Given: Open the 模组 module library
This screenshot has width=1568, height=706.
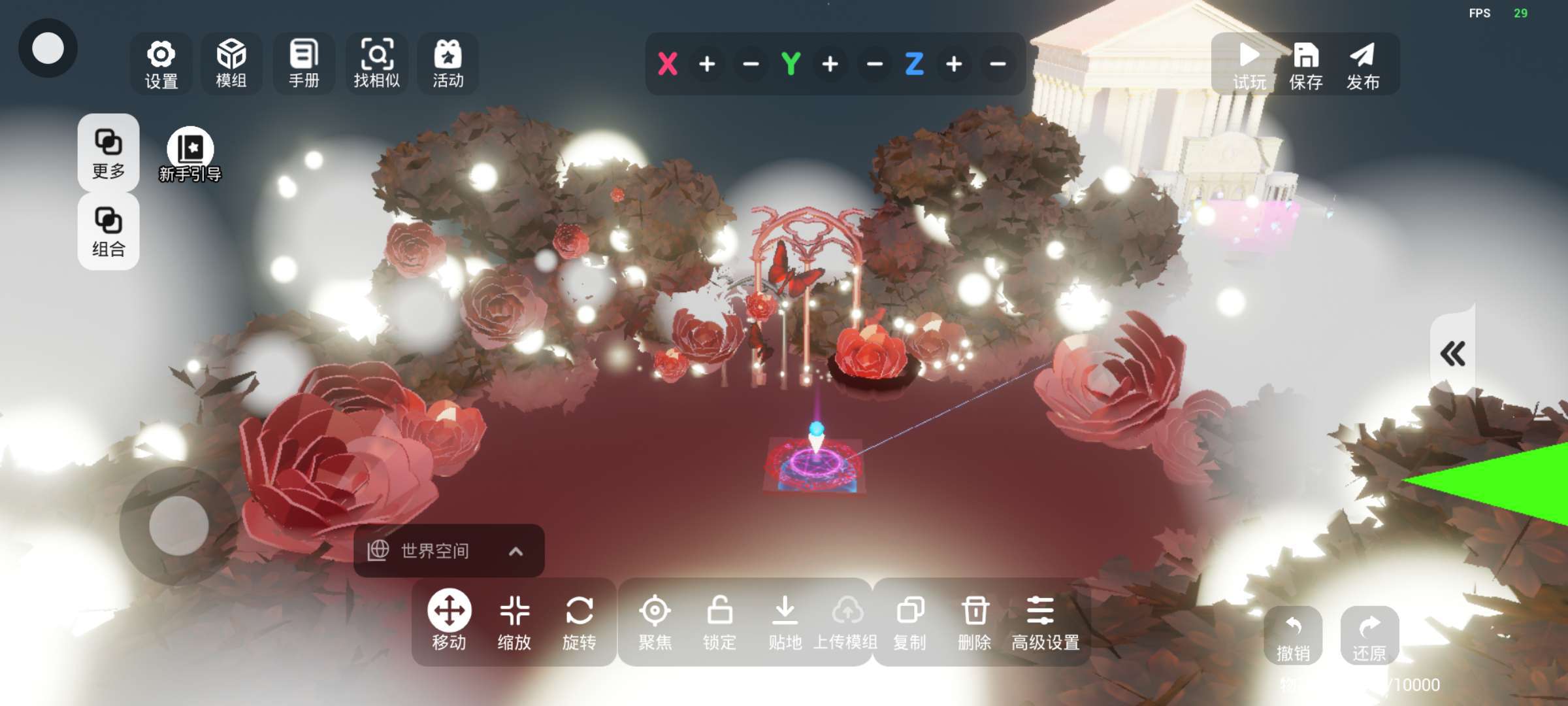Looking at the screenshot, I should [x=231, y=64].
